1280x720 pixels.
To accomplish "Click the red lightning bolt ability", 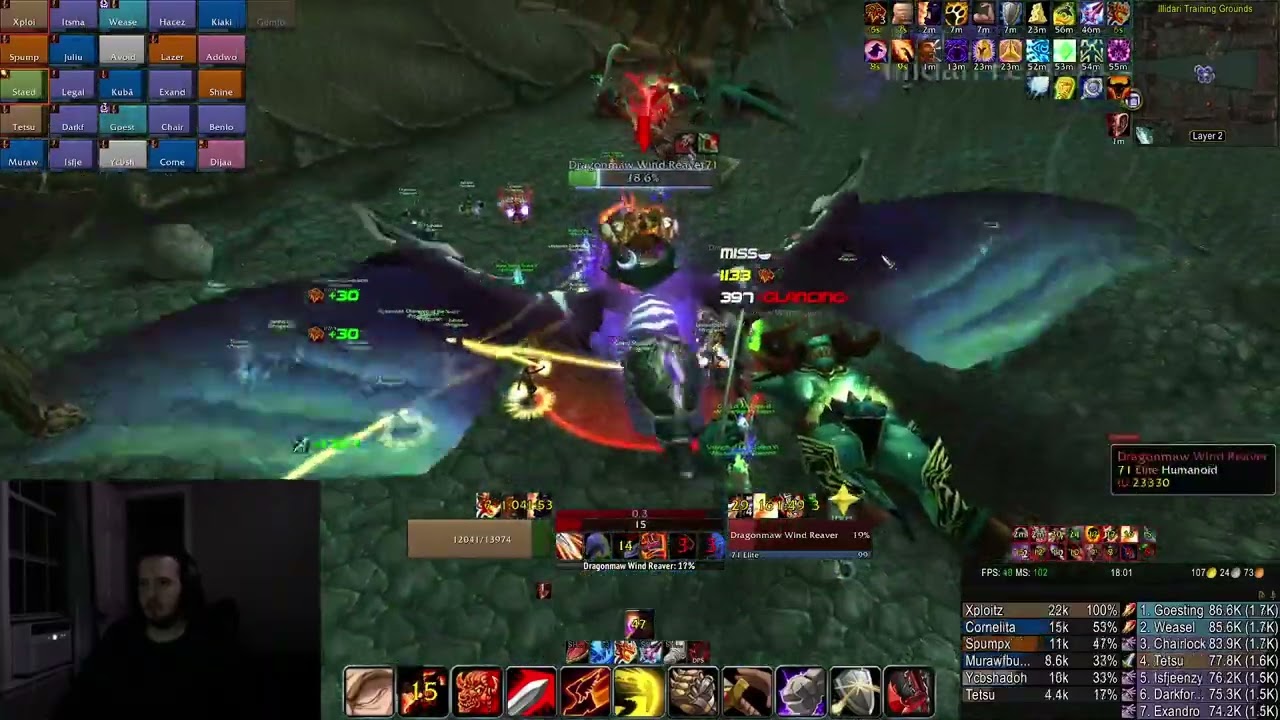I will [585, 692].
